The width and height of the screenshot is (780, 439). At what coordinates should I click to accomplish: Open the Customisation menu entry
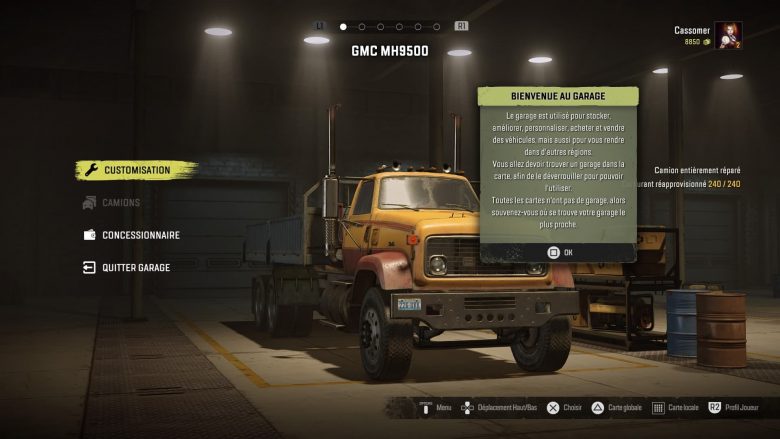click(136, 170)
